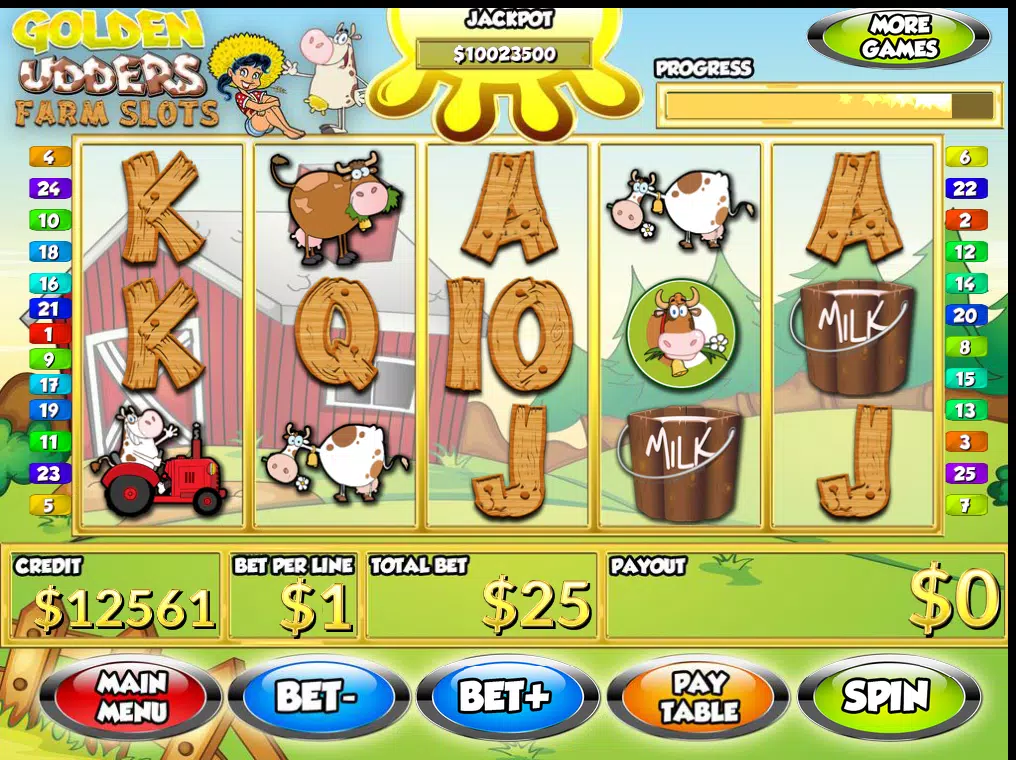1016x760 pixels.
Task: Select payline marker 24
Action: (49, 188)
